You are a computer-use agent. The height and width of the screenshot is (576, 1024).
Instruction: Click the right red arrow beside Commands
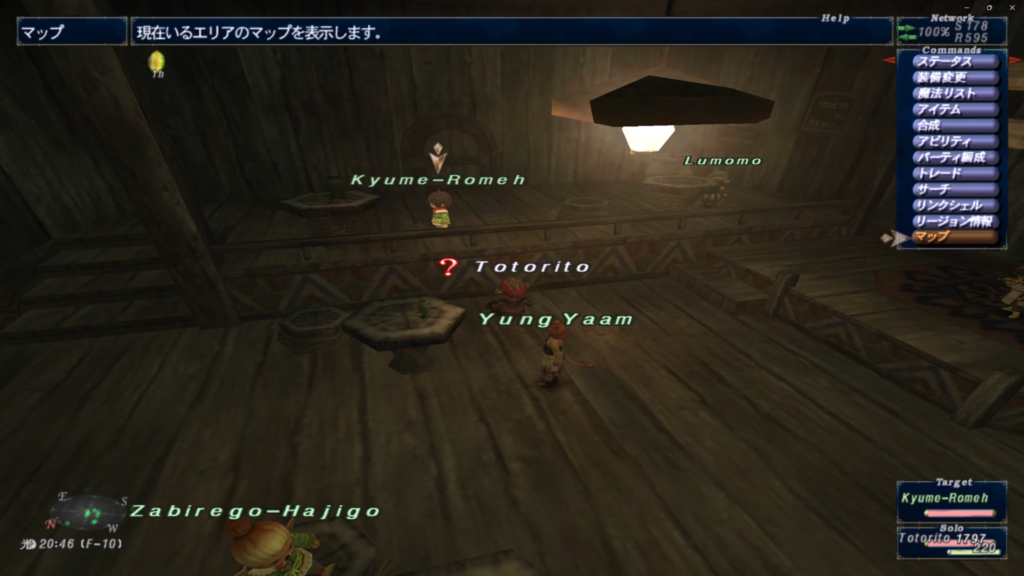pos(1016,60)
